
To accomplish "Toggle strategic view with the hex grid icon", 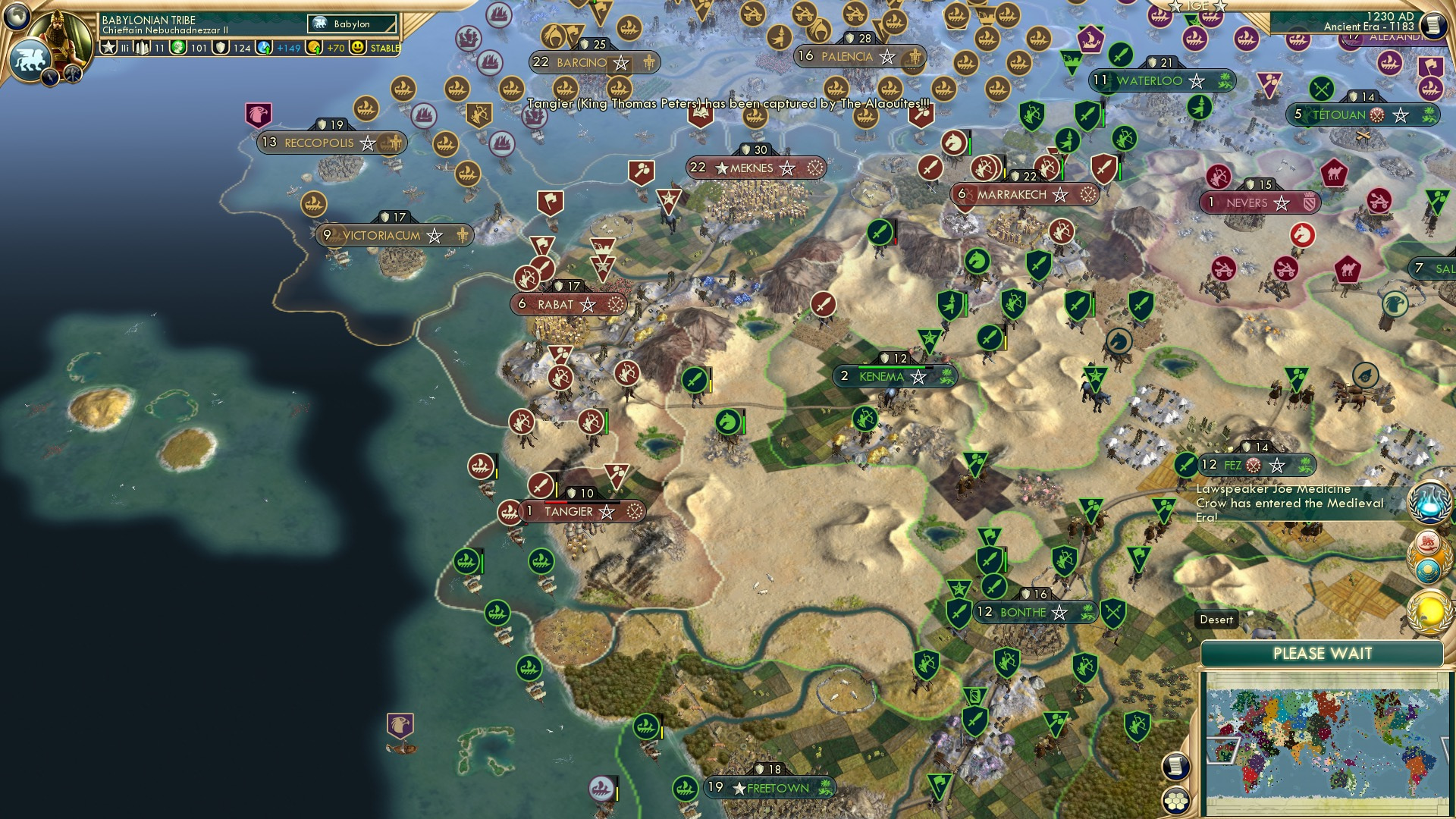I will (1176, 802).
